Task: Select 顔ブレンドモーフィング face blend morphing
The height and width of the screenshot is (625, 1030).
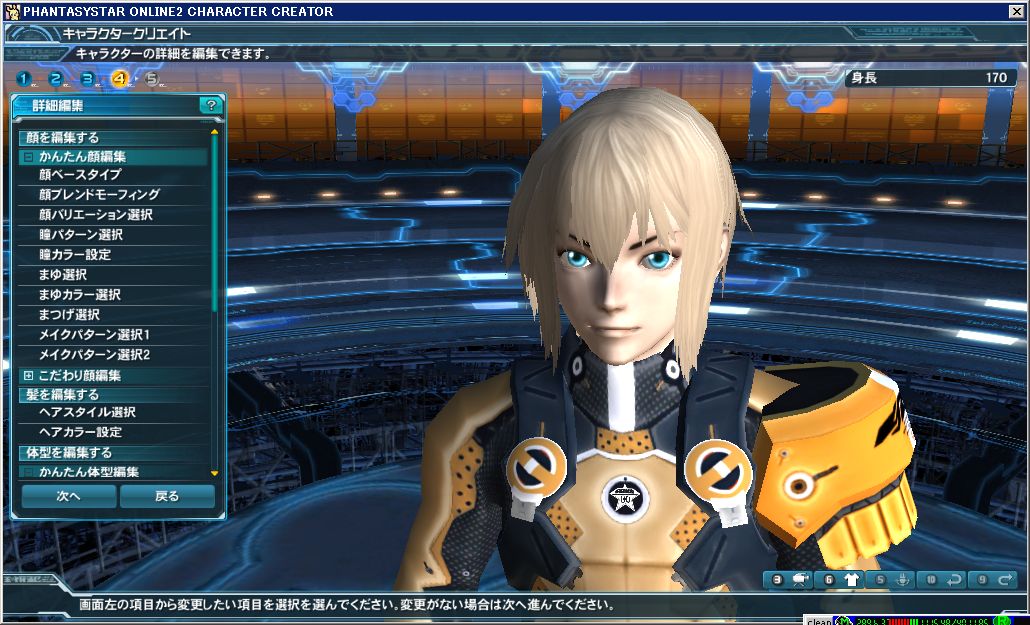Action: pyautogui.click(x=99, y=195)
